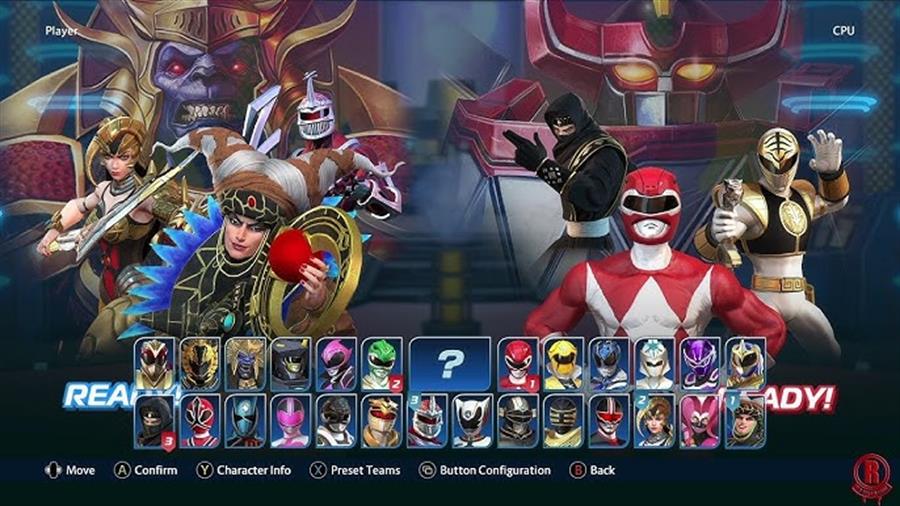The image size is (900, 506).
Task: Pick the pink heart-headed villain portrait
Action: [700, 421]
